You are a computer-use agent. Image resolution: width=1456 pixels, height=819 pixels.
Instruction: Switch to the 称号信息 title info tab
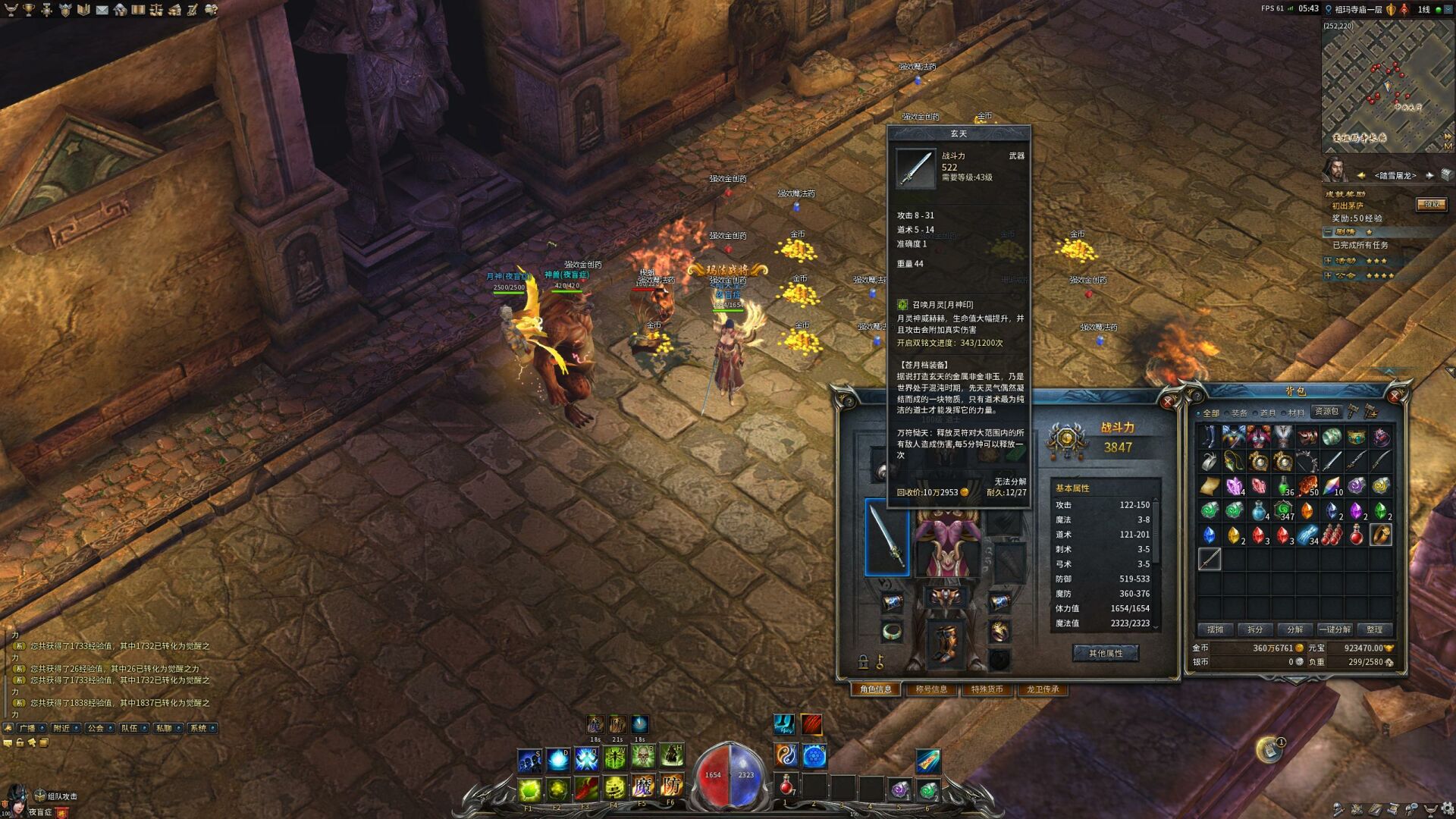[931, 689]
